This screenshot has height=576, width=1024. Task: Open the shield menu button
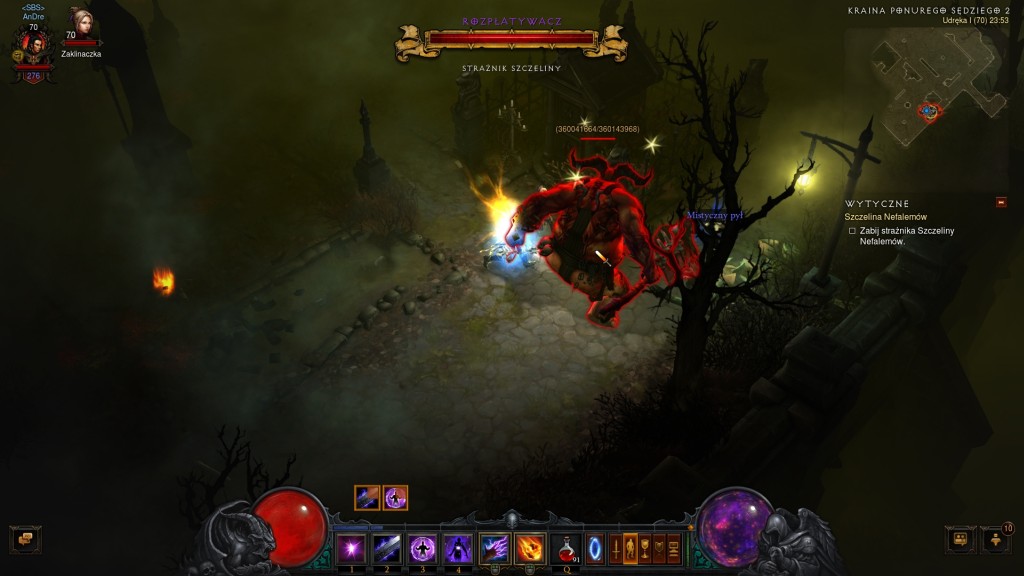click(x=660, y=548)
